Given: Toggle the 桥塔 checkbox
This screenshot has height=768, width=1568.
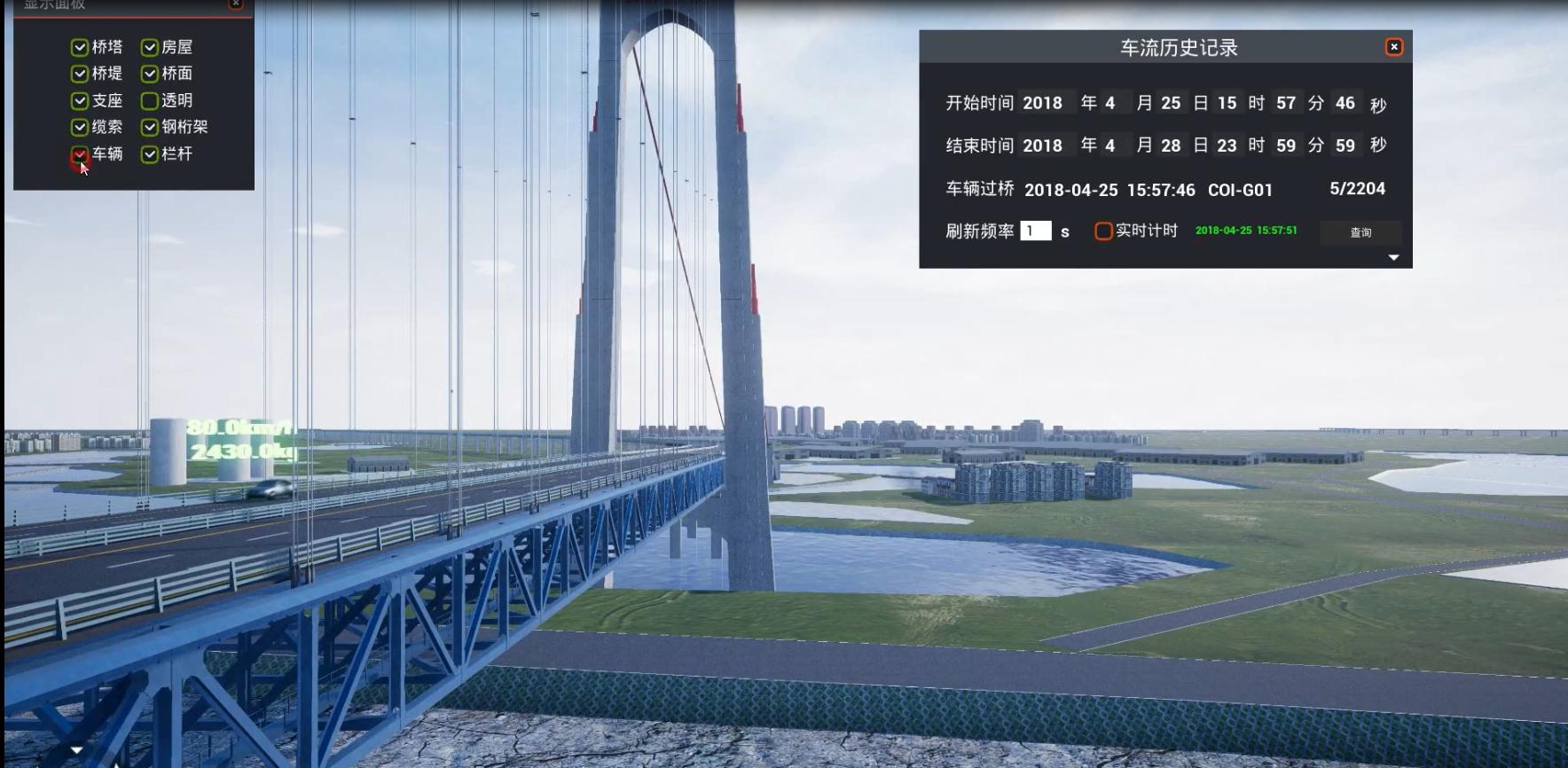Looking at the screenshot, I should click(x=80, y=47).
